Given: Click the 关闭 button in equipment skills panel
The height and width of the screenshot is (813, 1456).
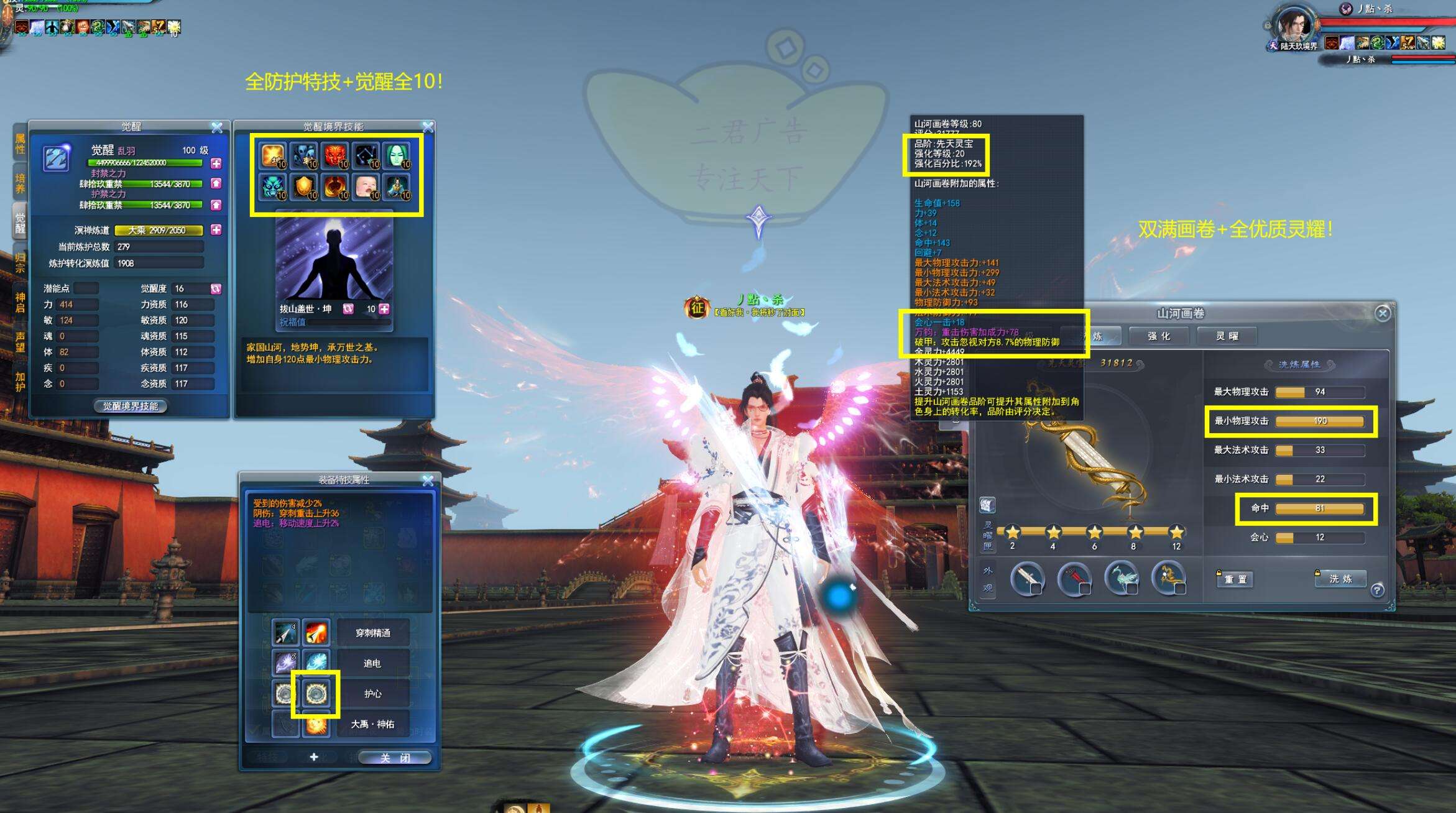Looking at the screenshot, I should [395, 758].
